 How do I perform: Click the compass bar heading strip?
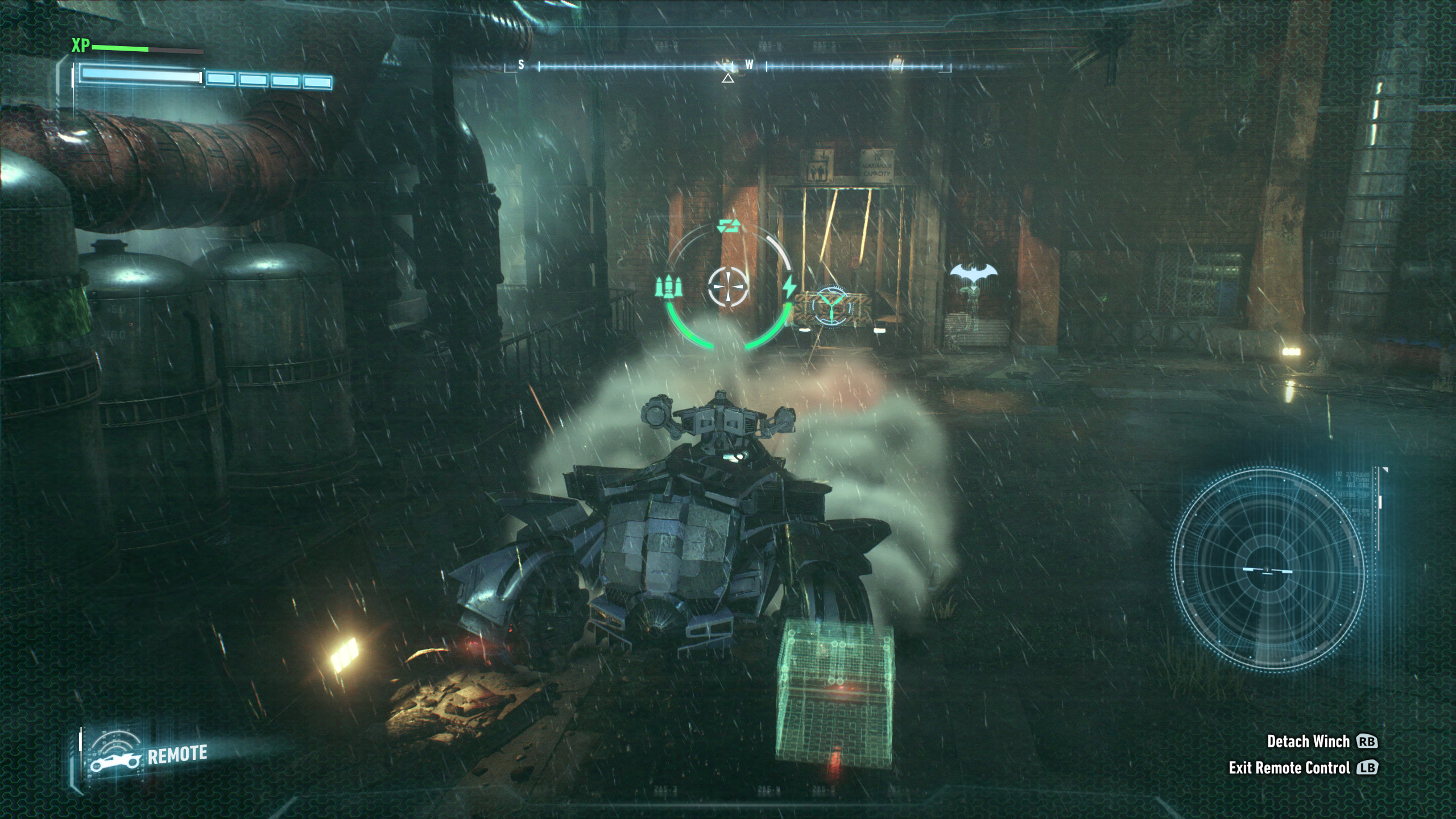pyautogui.click(x=728, y=67)
